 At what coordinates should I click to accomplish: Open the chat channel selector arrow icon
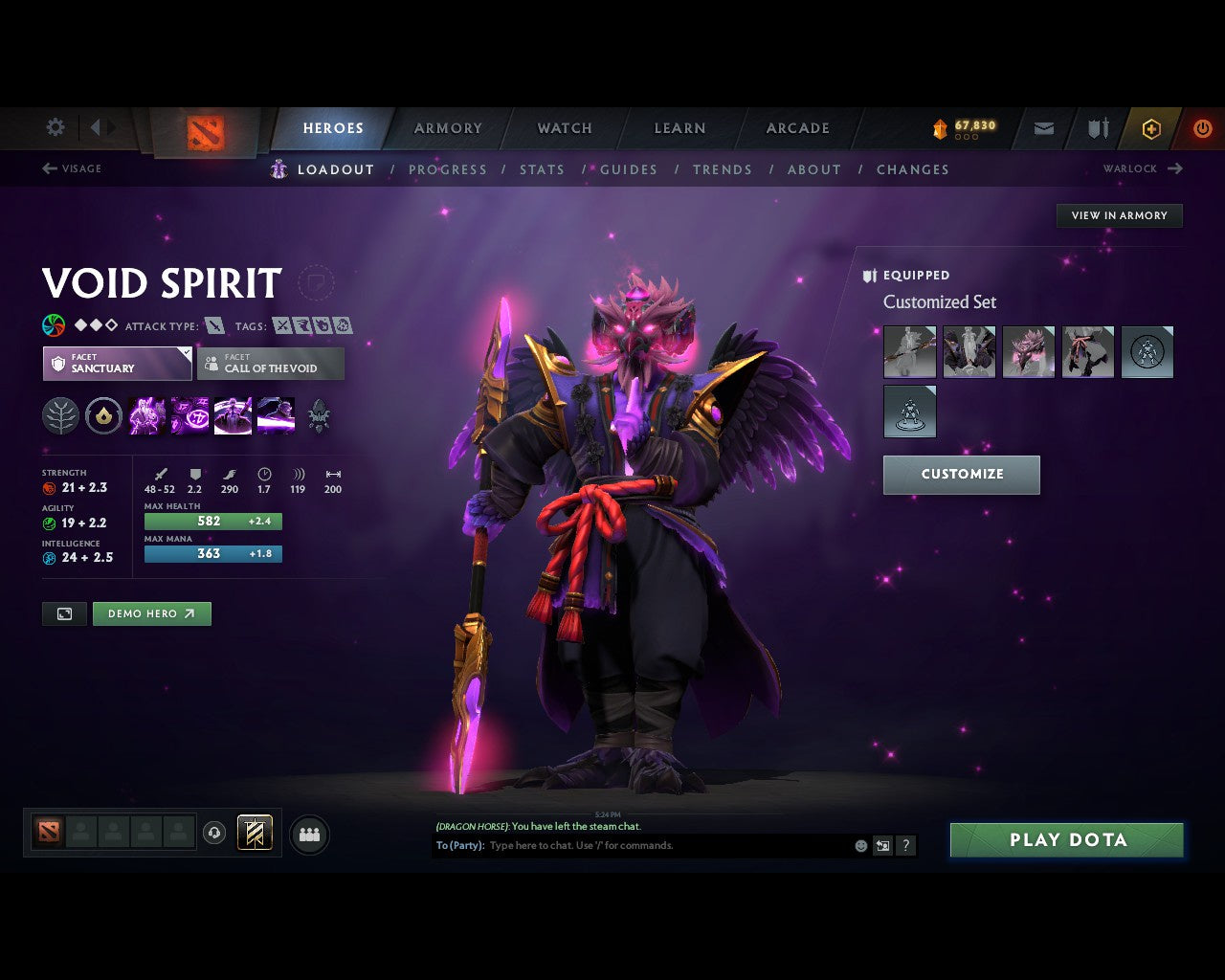(881, 845)
